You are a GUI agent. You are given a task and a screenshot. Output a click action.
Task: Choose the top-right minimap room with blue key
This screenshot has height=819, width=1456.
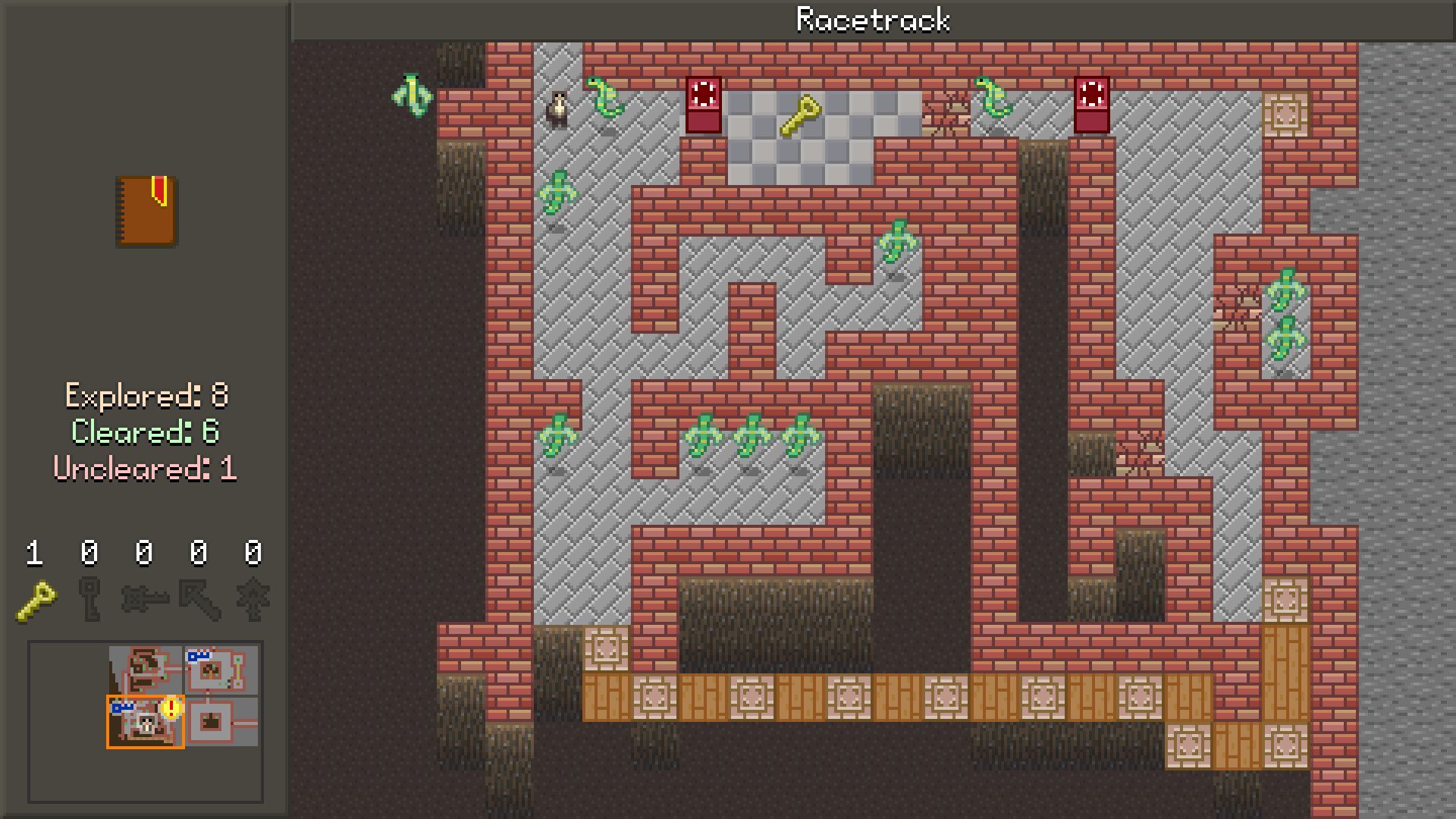click(x=221, y=670)
